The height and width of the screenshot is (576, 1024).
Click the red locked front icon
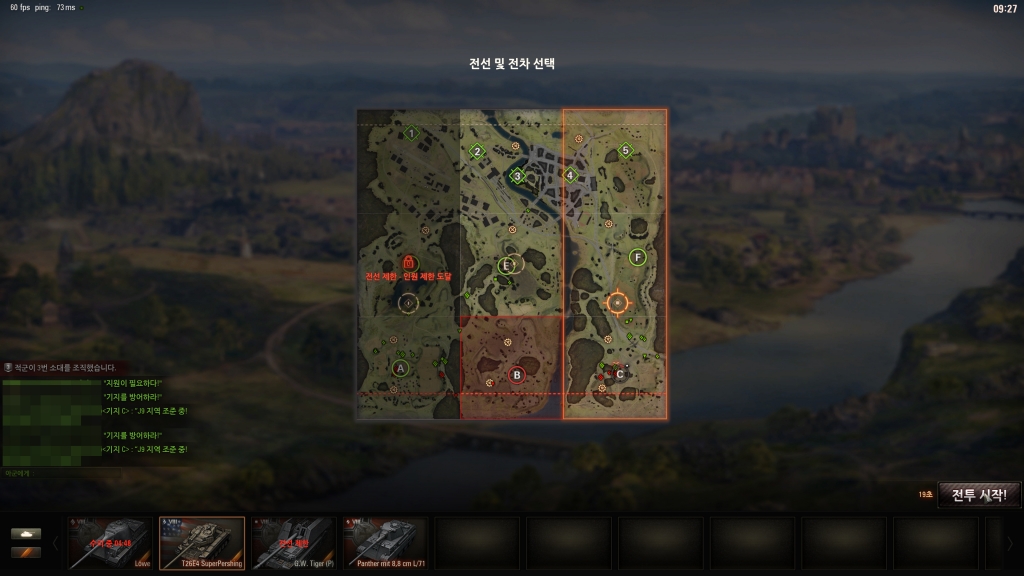408,262
